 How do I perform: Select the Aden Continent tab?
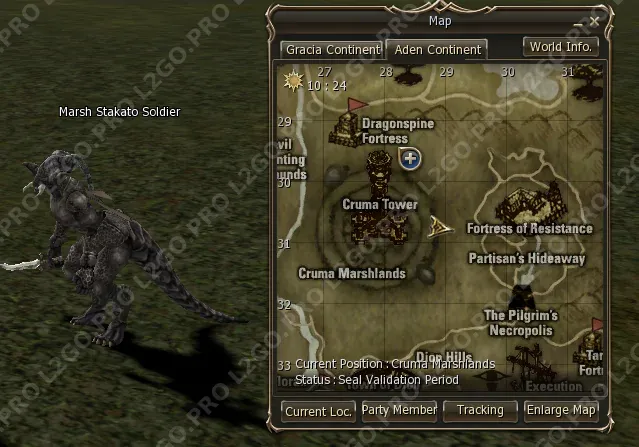click(439, 49)
